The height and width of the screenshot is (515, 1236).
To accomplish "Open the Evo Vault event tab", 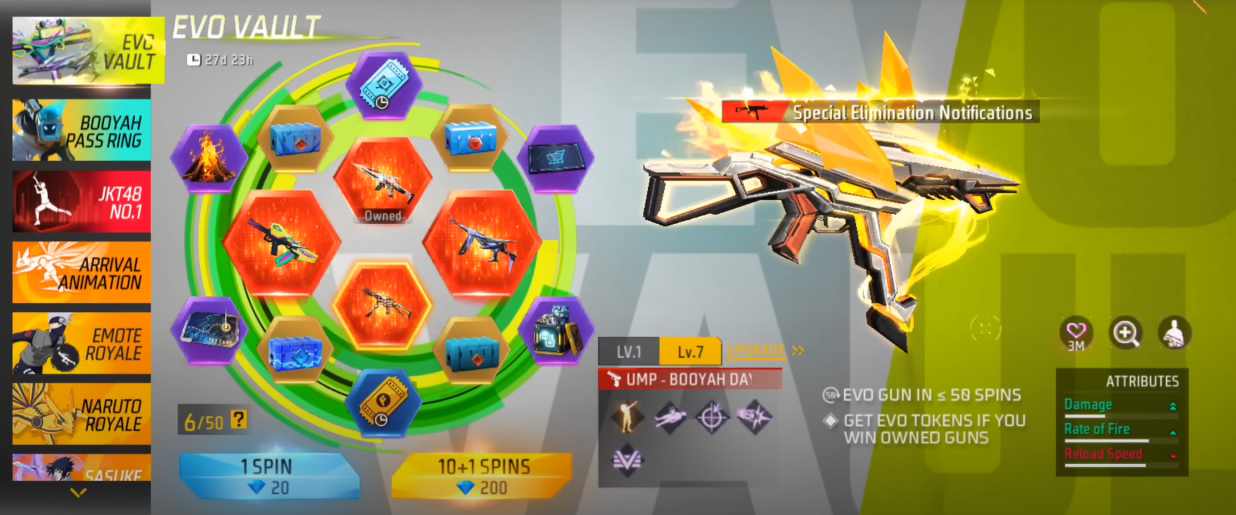I will [x=82, y=49].
